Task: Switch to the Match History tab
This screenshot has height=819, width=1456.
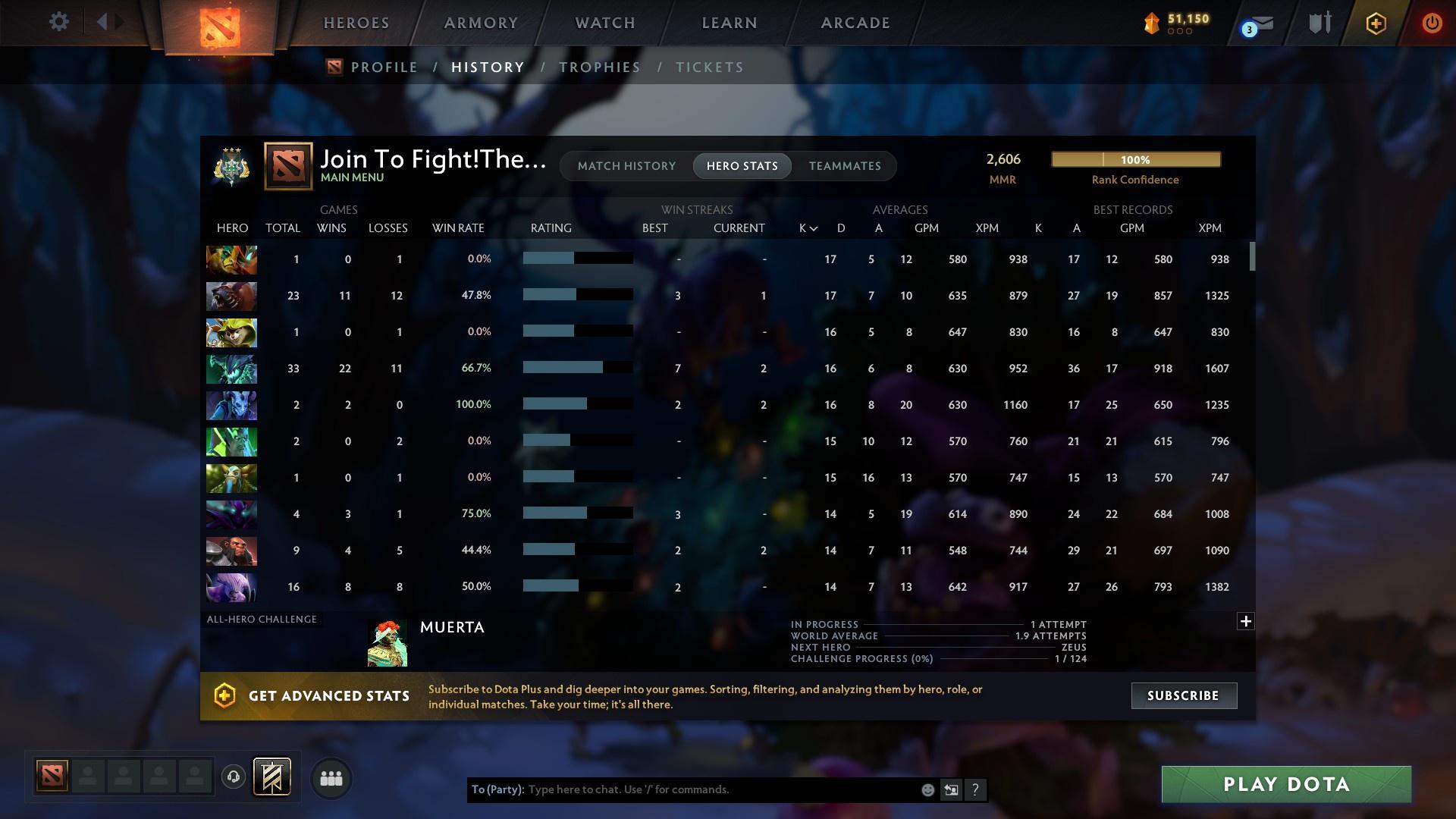Action: coord(626,166)
